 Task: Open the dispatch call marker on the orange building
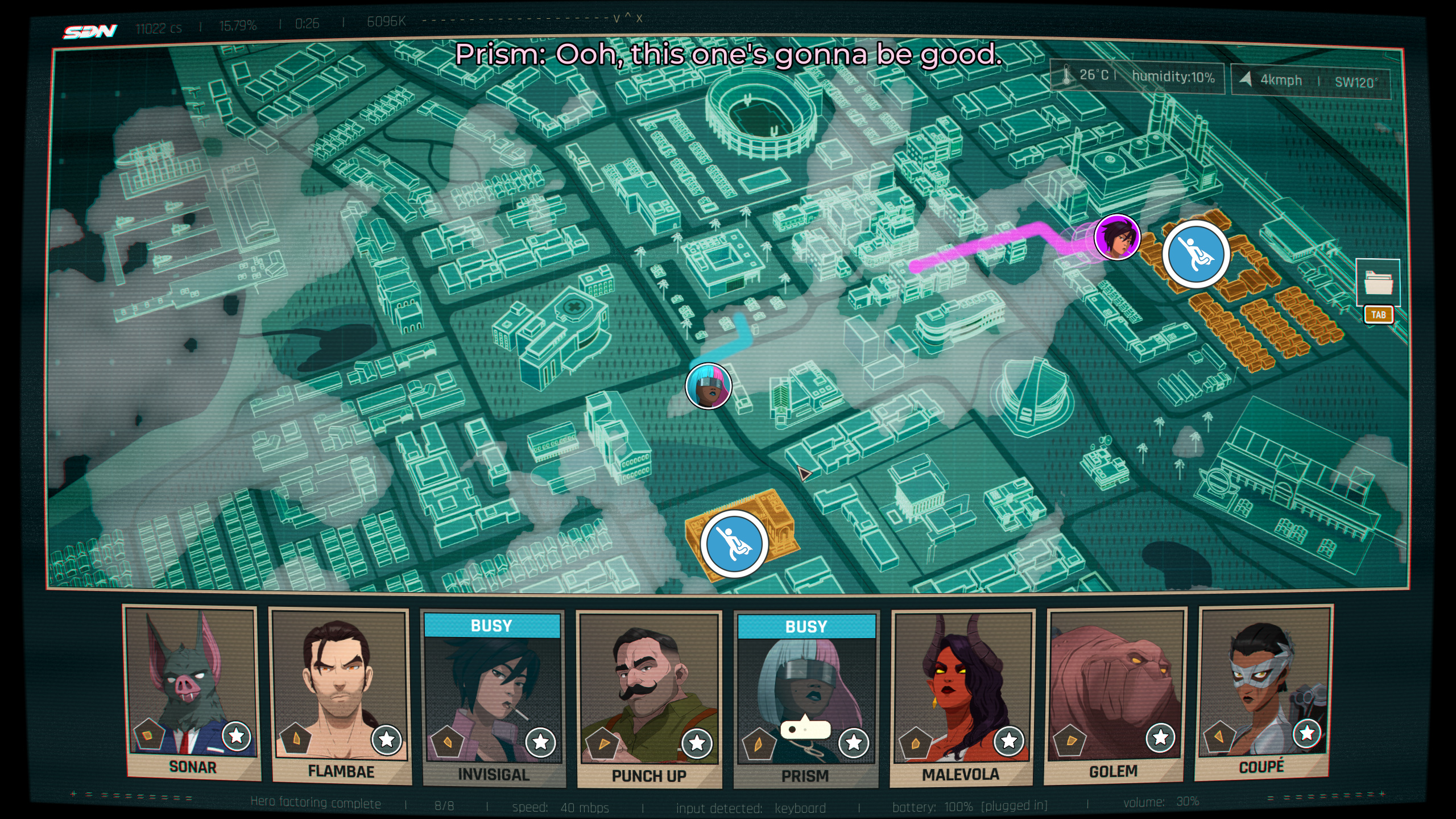[x=734, y=544]
